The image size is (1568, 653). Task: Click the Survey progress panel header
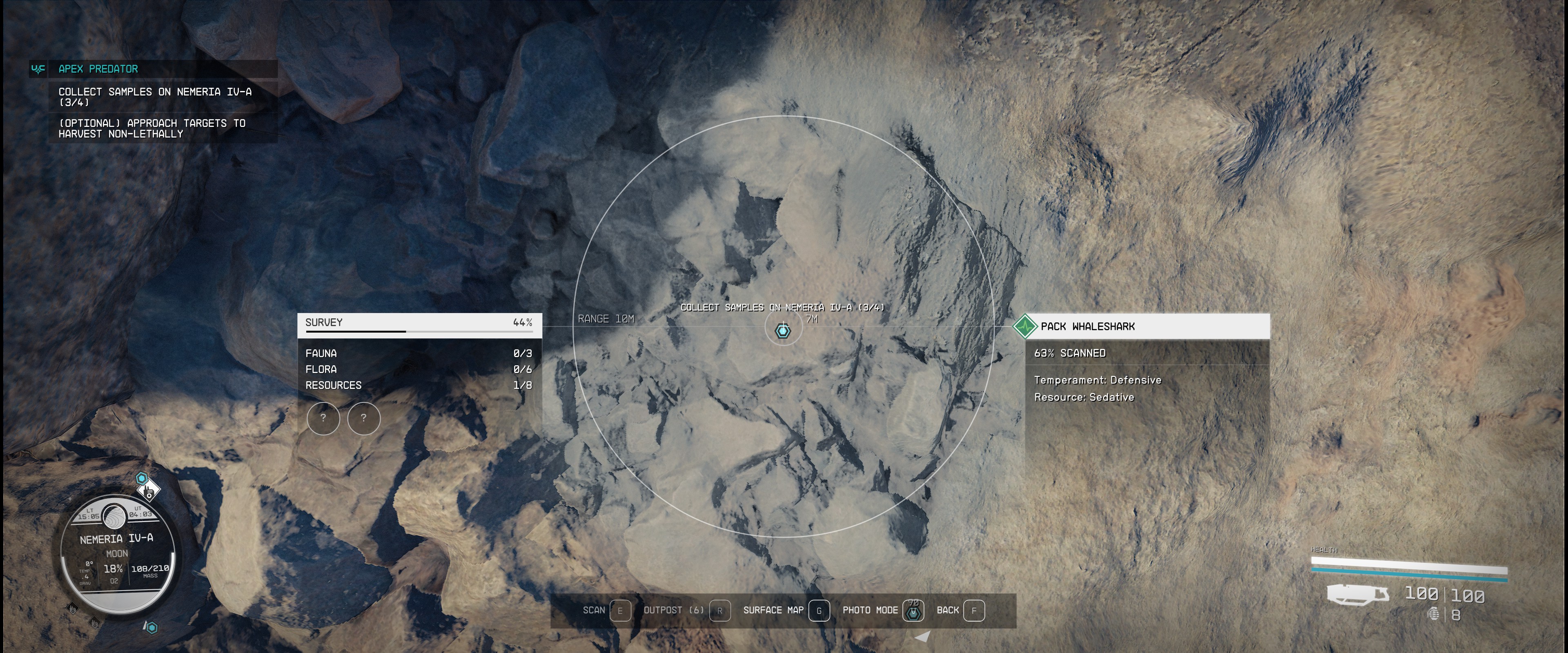pos(419,323)
